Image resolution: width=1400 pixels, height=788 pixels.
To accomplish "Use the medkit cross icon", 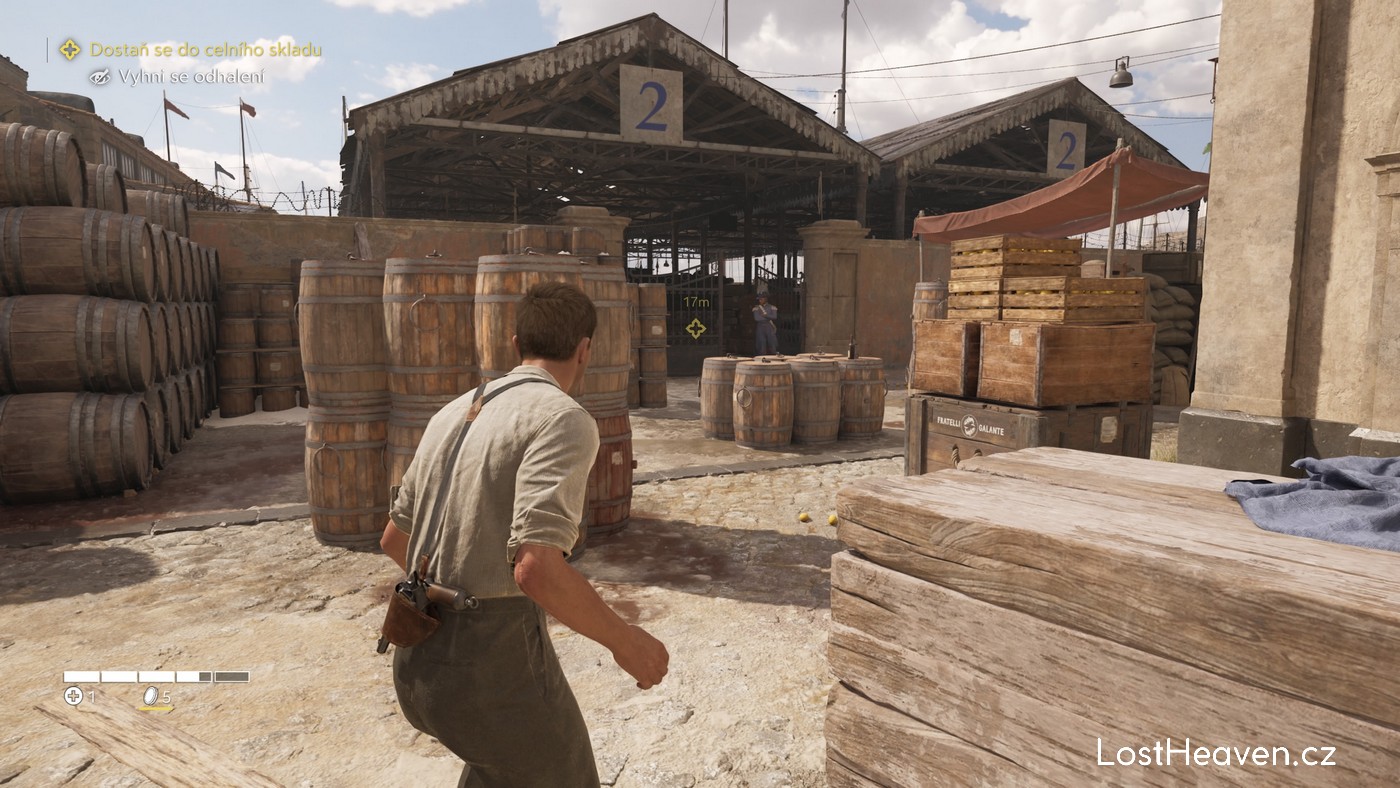I will 73,696.
